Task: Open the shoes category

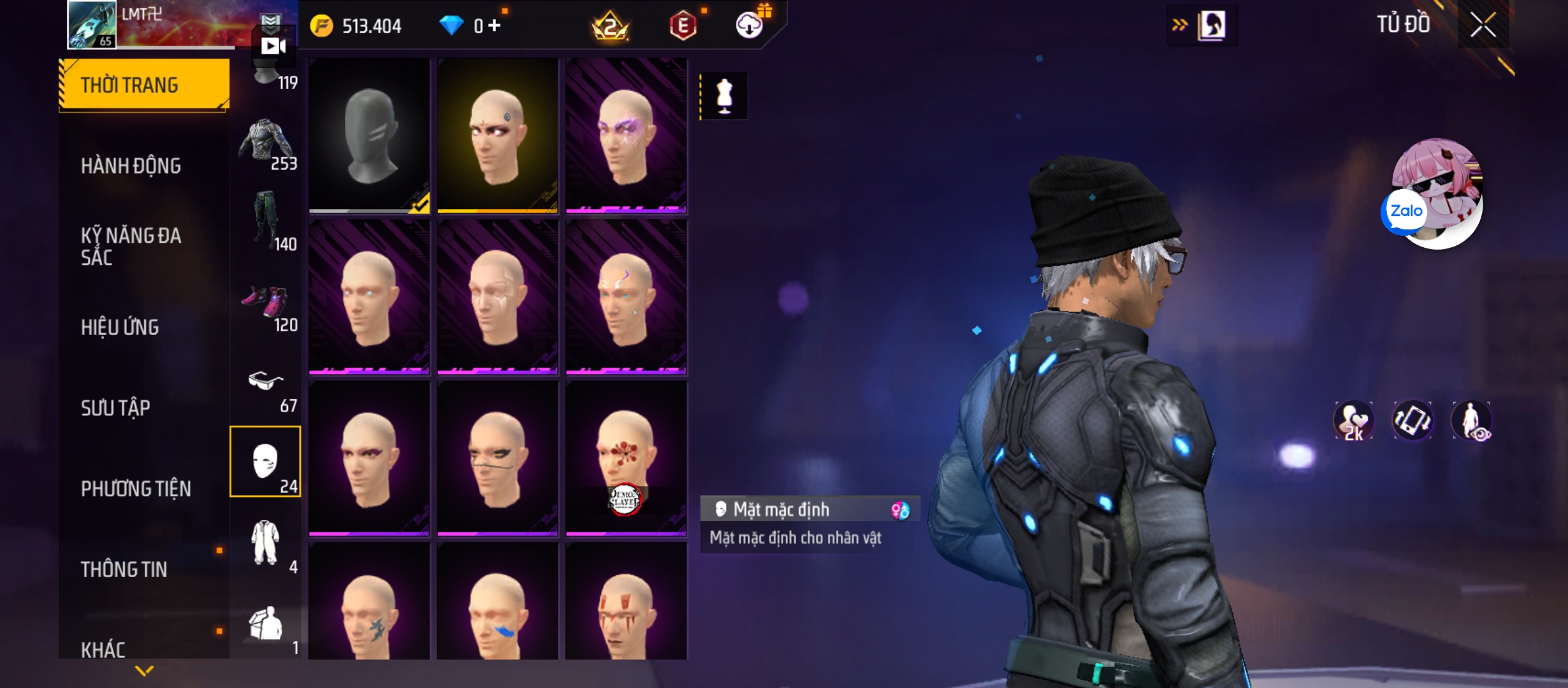Action: (x=266, y=305)
